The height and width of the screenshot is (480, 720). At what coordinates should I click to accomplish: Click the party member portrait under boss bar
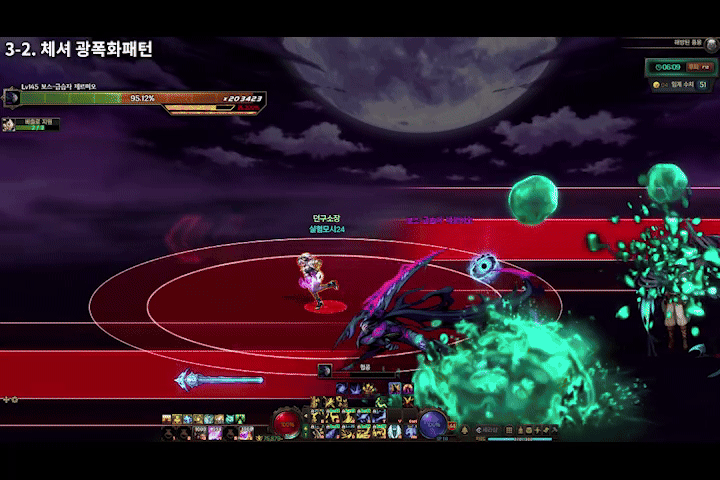point(9,125)
